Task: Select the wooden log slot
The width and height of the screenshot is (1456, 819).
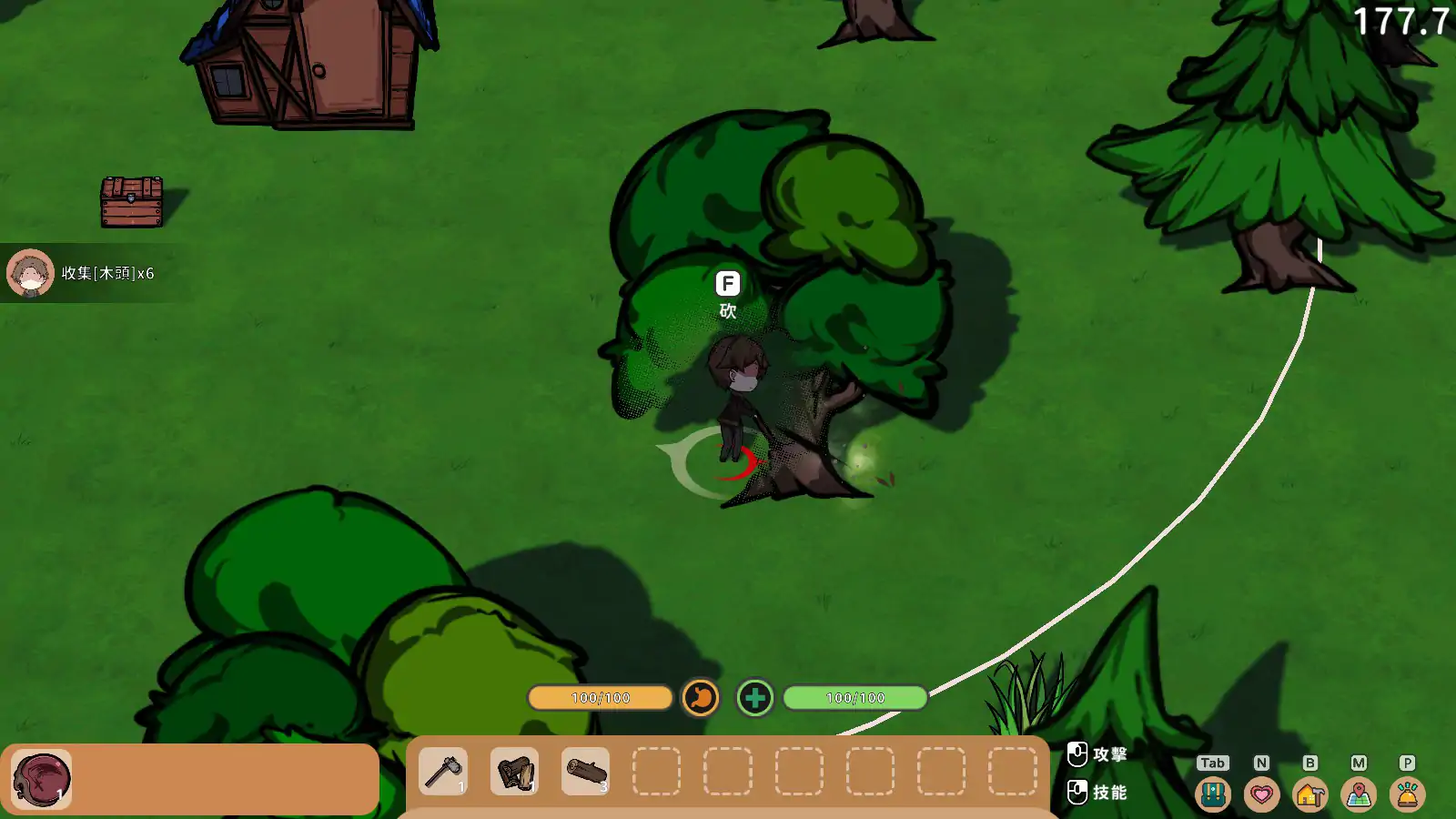Action: [585, 772]
